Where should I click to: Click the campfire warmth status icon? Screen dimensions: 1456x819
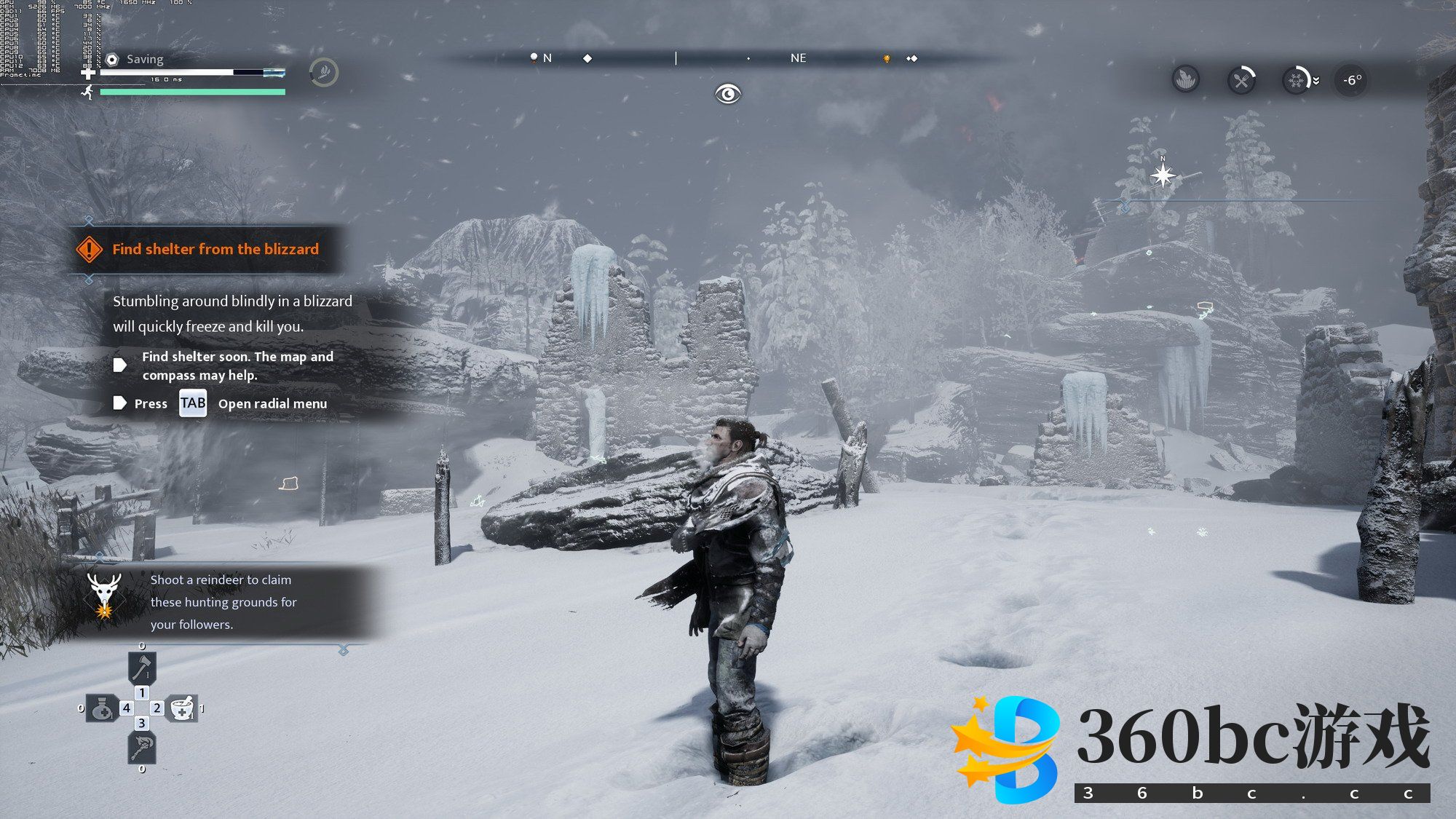[x=323, y=72]
